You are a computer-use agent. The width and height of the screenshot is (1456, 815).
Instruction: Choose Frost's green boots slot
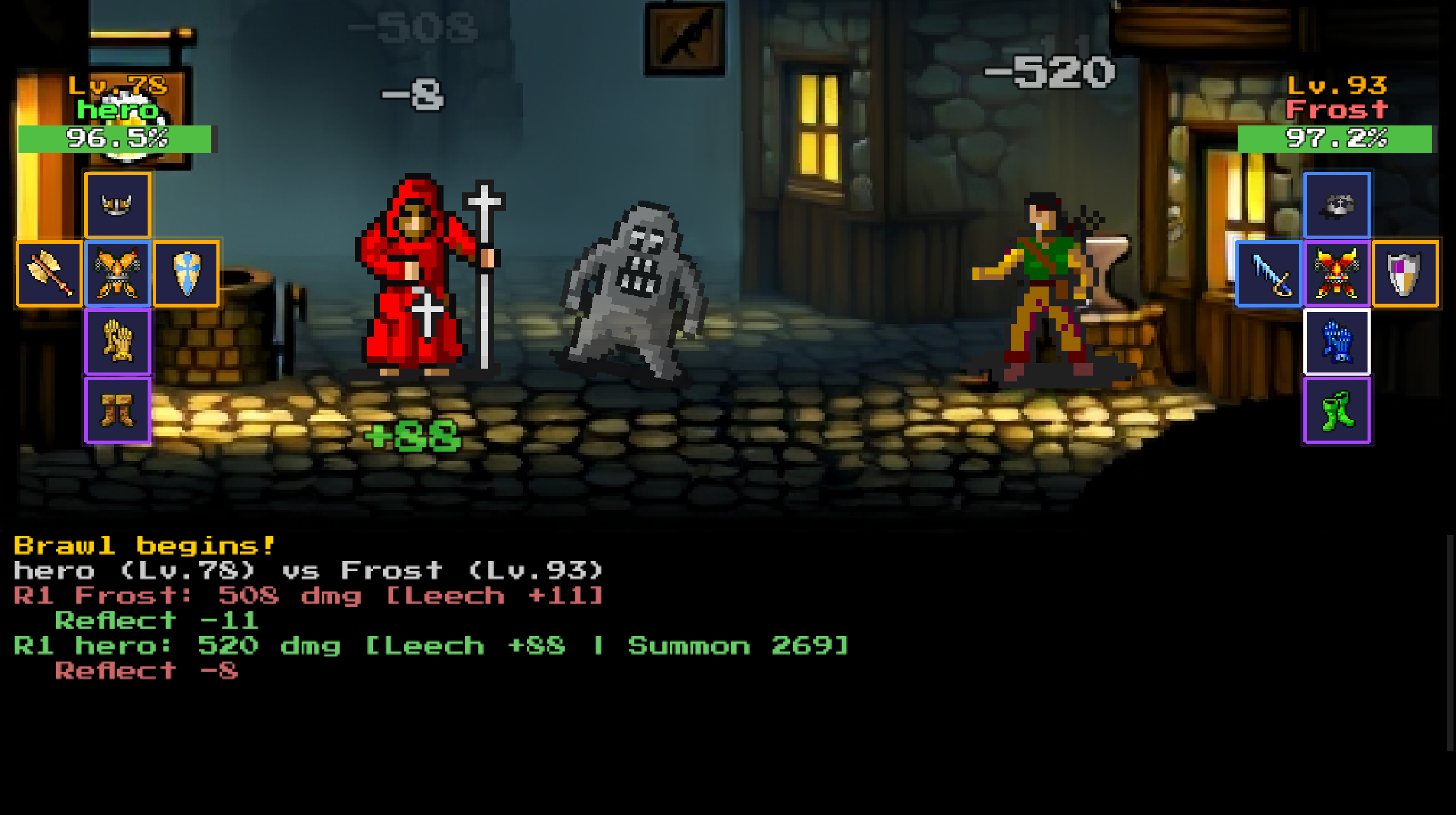(x=1336, y=411)
